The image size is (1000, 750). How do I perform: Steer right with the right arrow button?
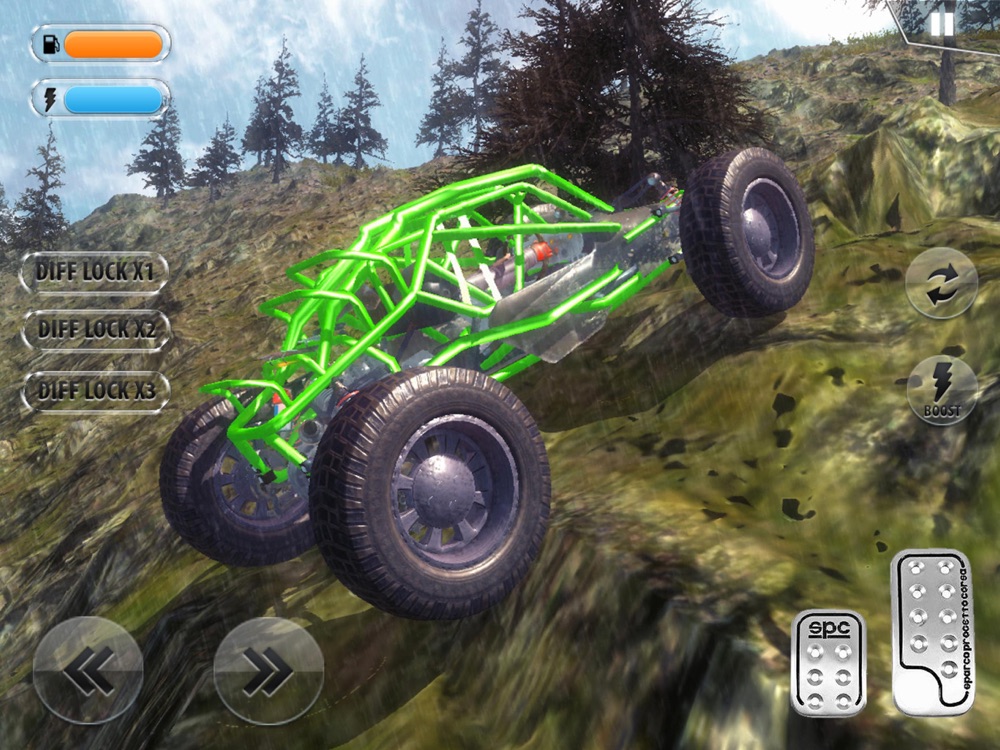pos(268,670)
